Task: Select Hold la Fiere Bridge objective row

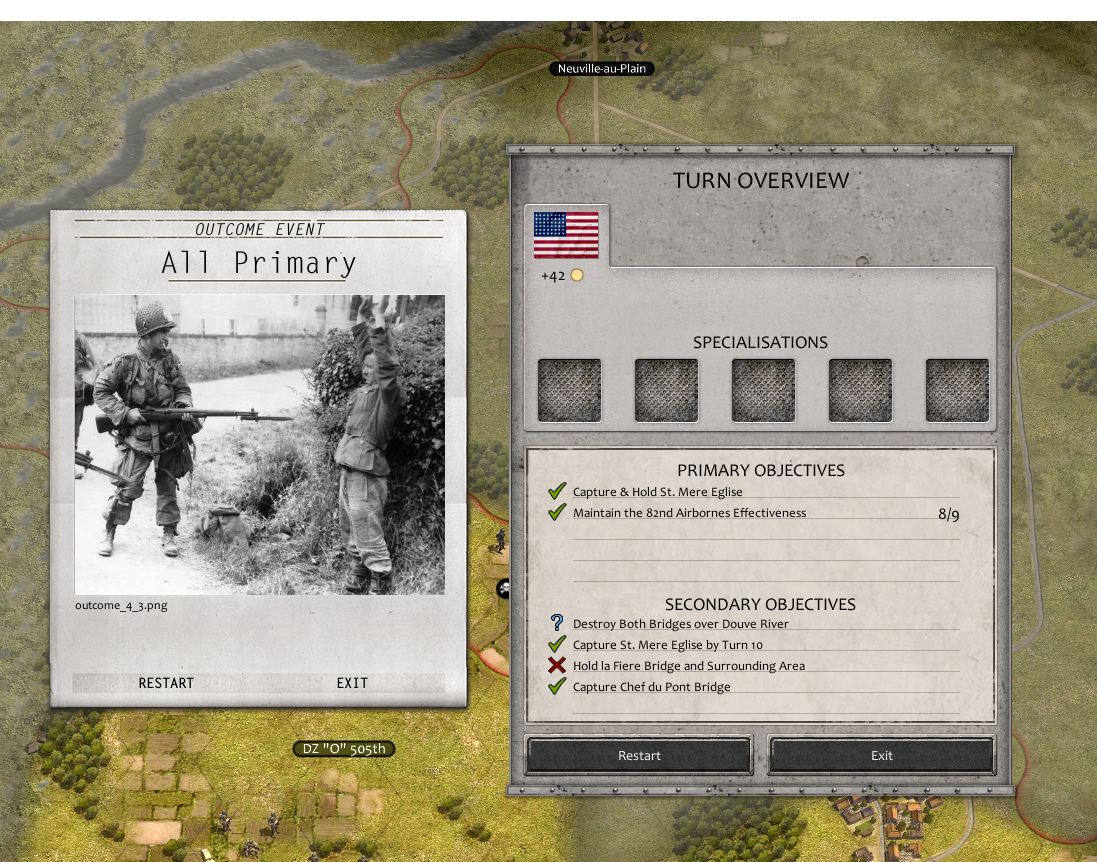Action: (x=688, y=666)
